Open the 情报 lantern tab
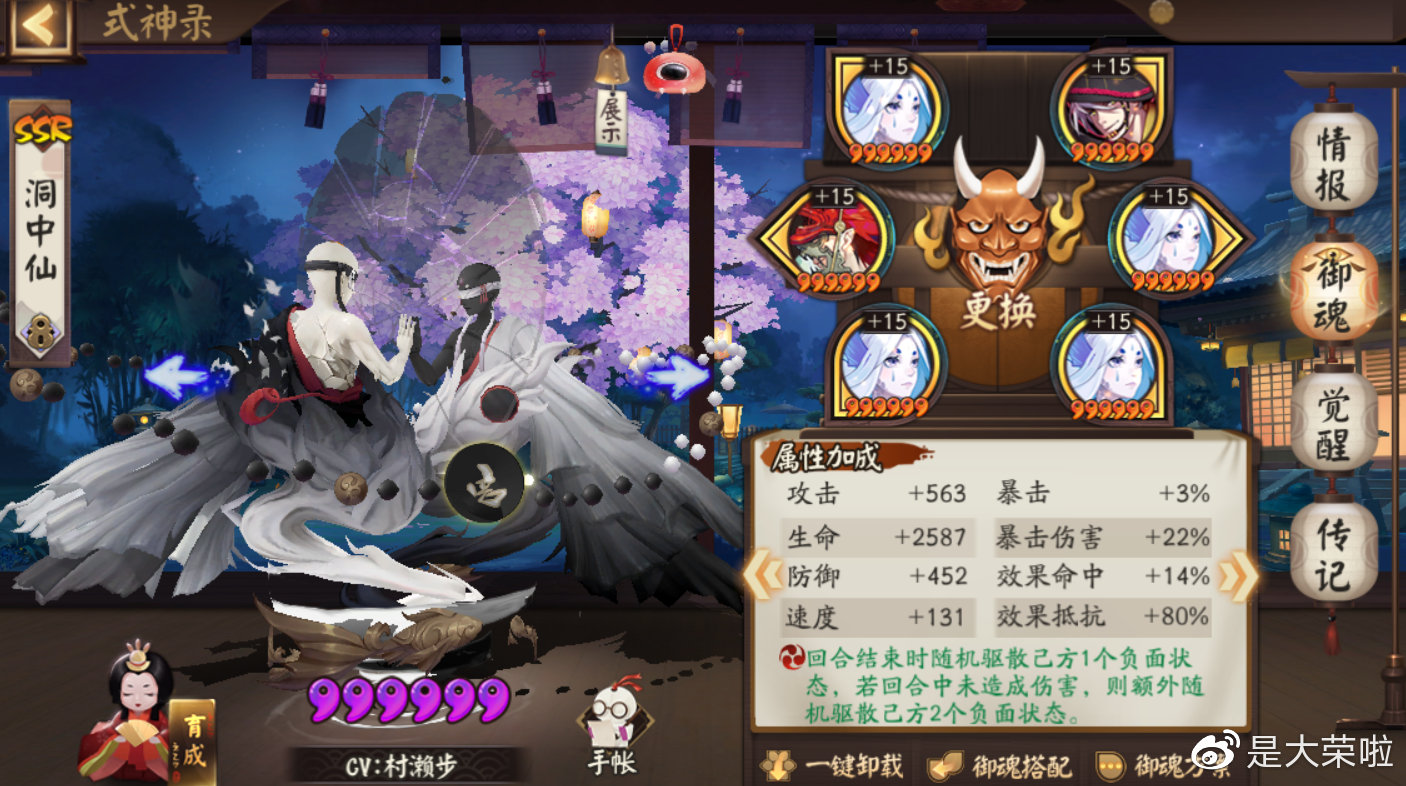Viewport: 1406px width, 786px height. click(1332, 161)
